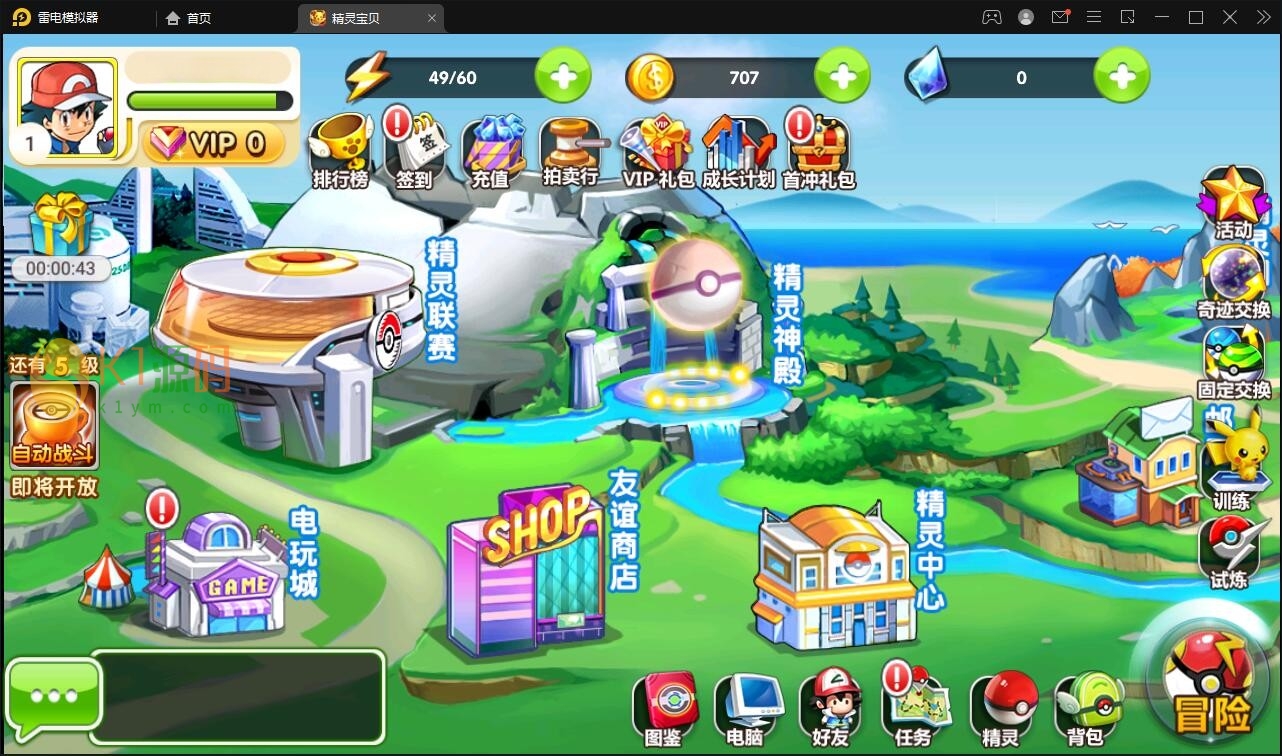The width and height of the screenshot is (1282, 756).
Task: Open the 活动 events star icon
Action: pyautogui.click(x=1233, y=201)
